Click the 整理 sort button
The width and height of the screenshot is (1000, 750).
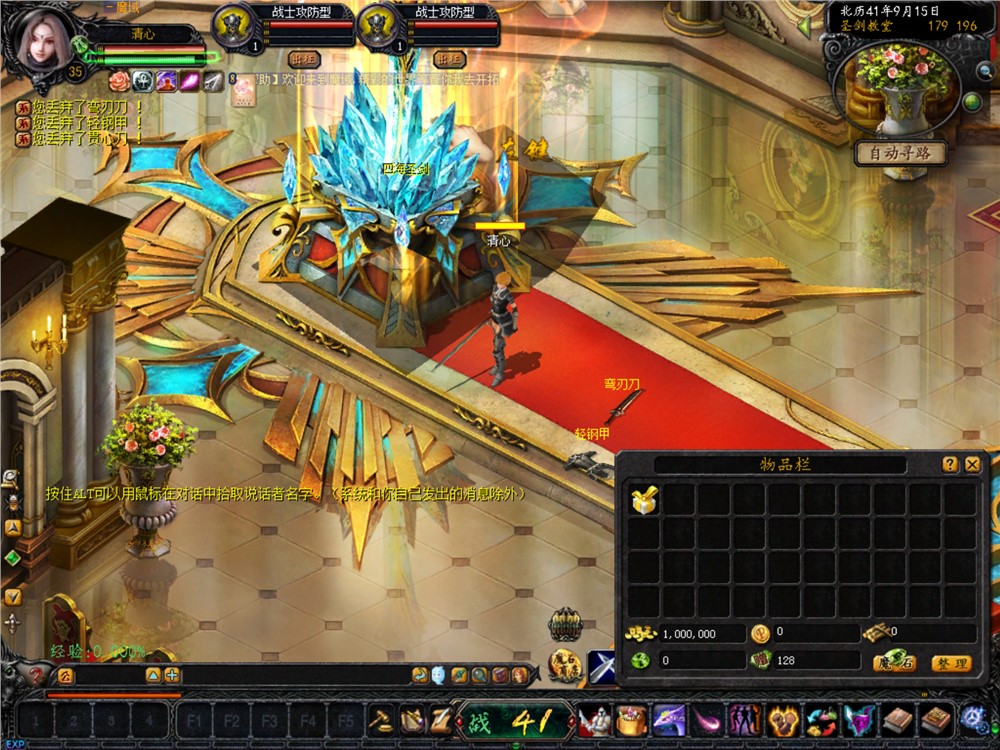[950, 663]
